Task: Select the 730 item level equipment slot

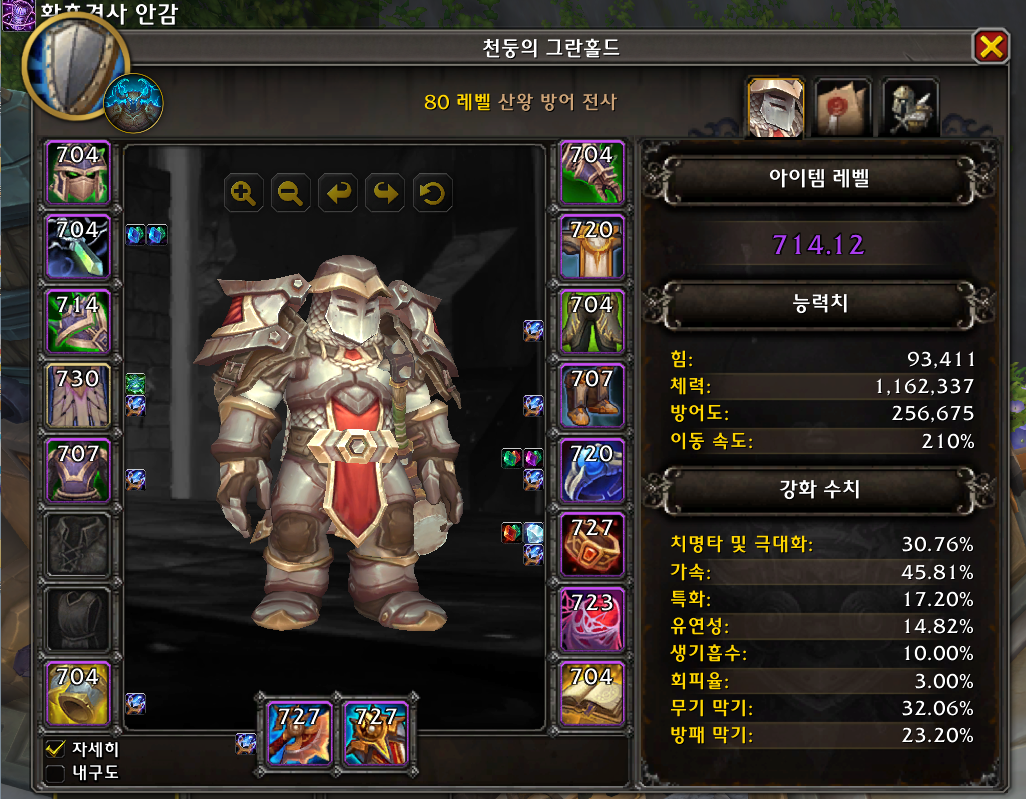Action: [x=78, y=396]
